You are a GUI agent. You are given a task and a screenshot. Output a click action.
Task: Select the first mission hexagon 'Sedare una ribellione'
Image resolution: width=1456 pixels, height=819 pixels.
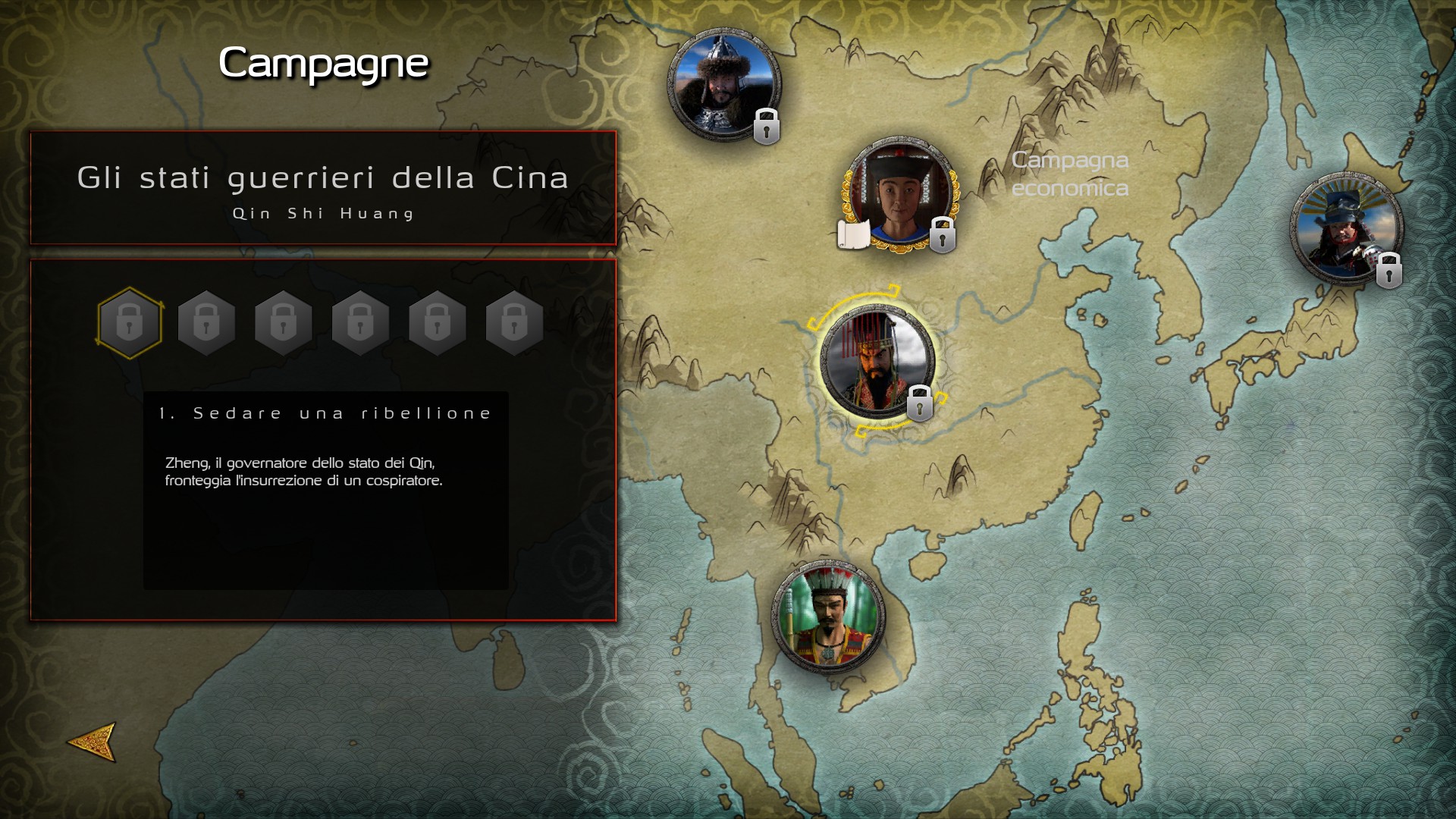(129, 322)
